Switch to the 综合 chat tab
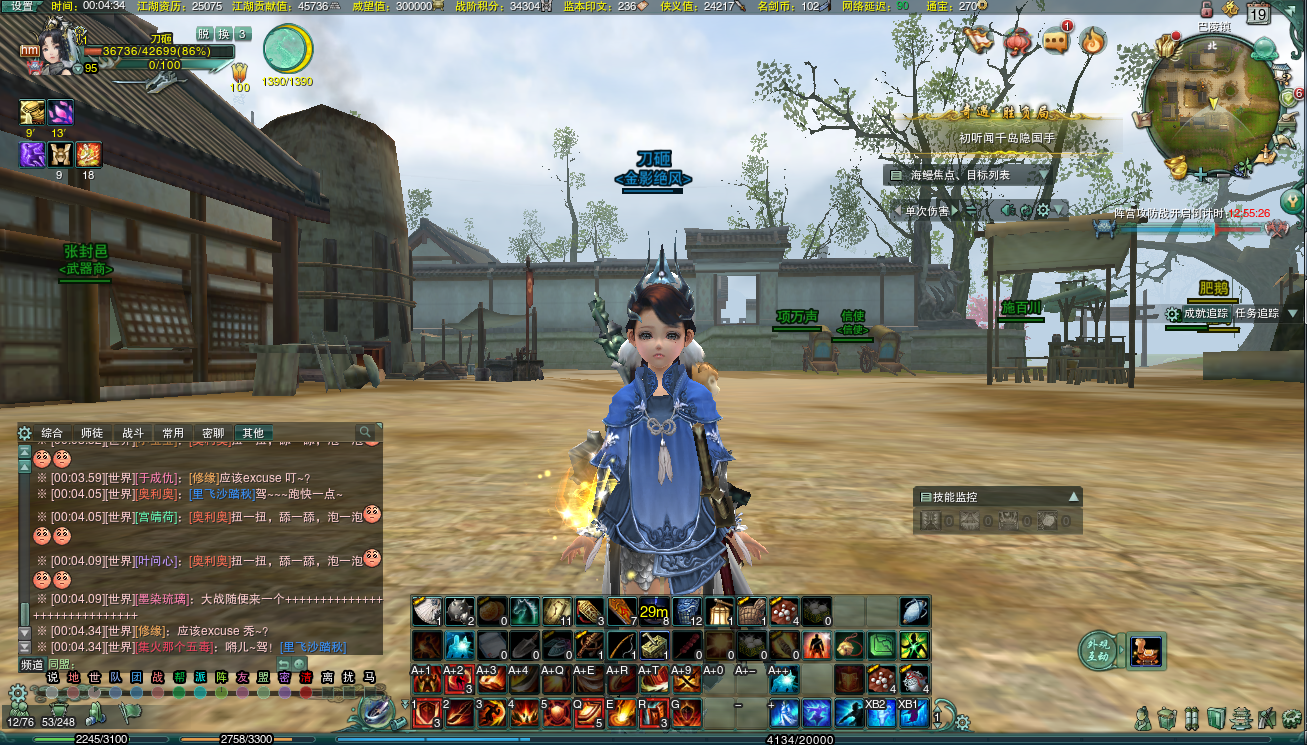Screen dimensions: 1307x745 (52, 433)
